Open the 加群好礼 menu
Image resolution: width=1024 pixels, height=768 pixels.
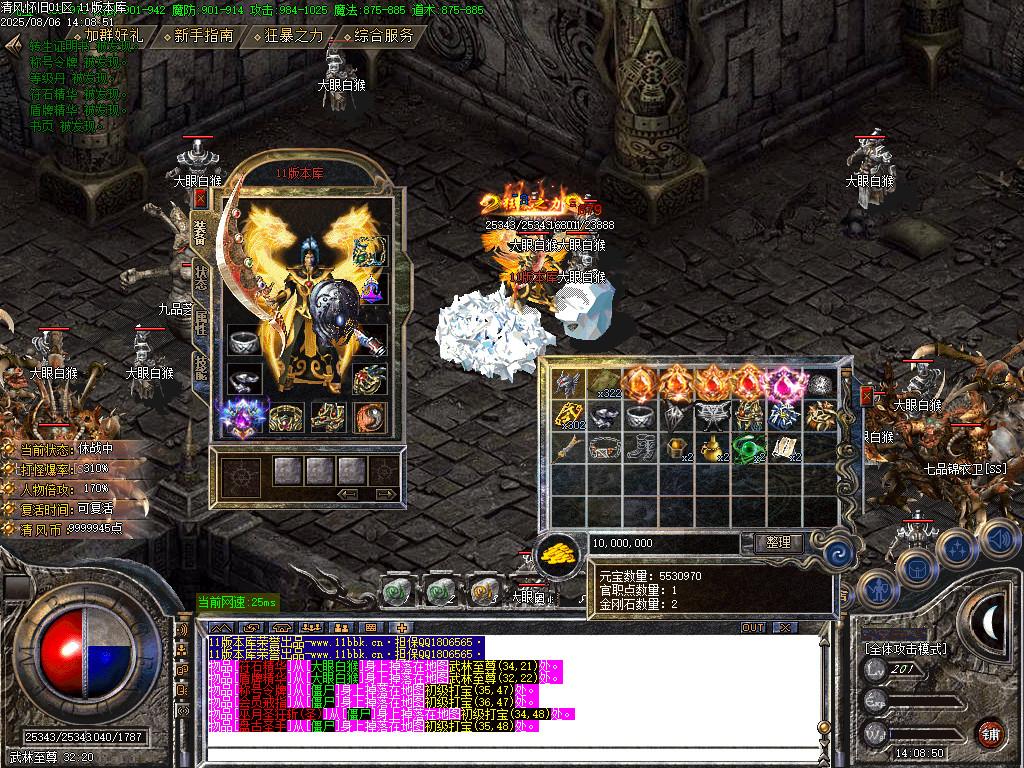[x=112, y=35]
